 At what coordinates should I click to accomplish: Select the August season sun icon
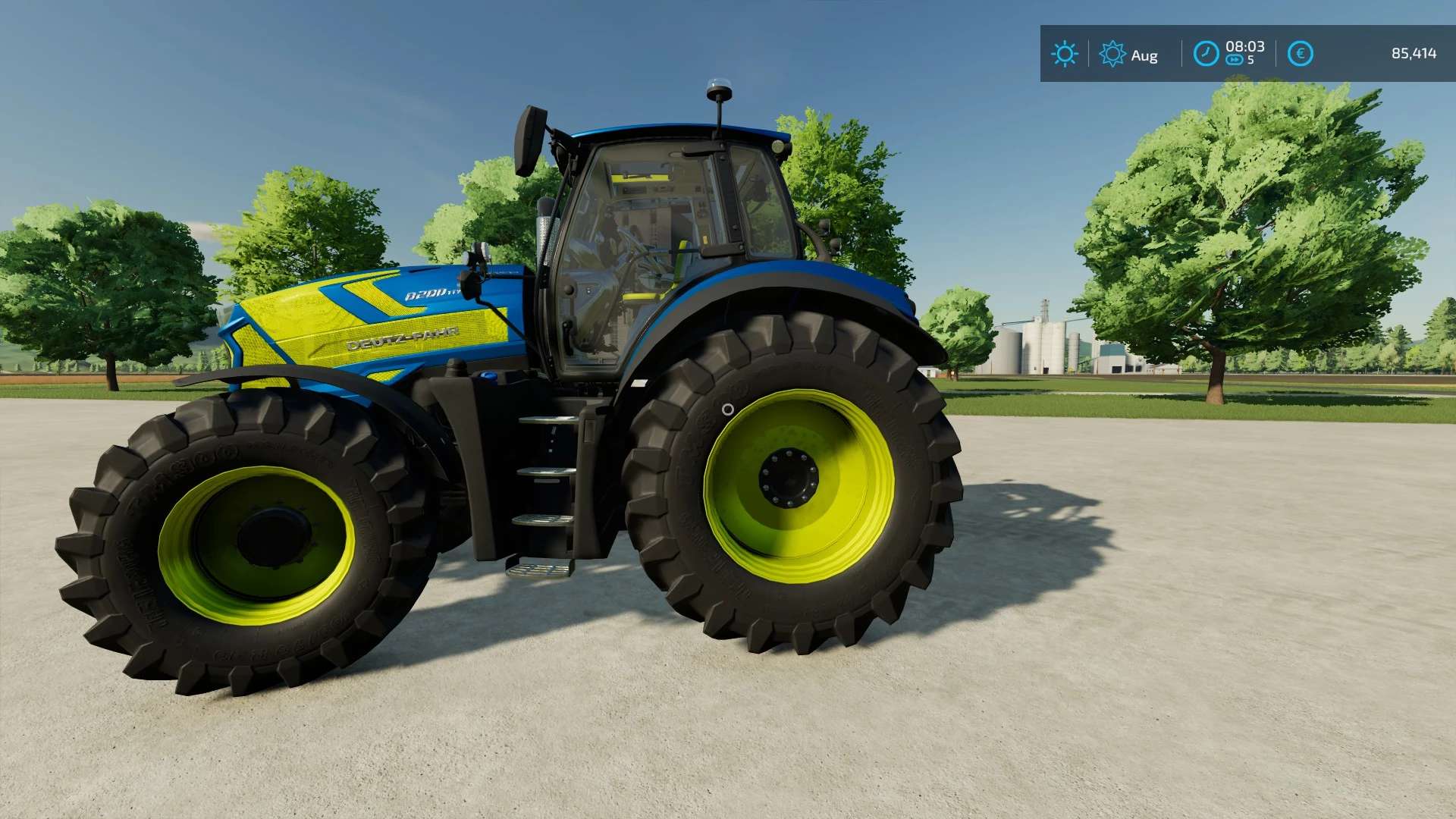[1112, 54]
